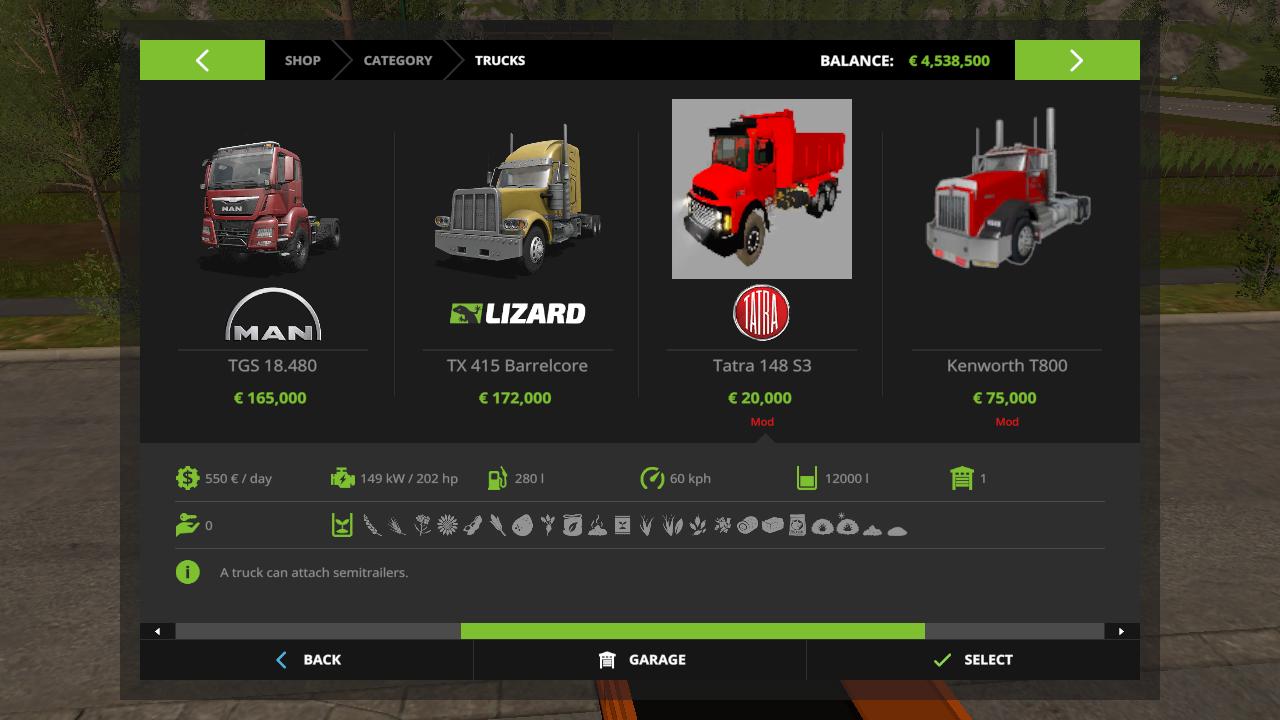1280x720 pixels.
Task: Go to the previous shop page arrow
Action: 202,60
